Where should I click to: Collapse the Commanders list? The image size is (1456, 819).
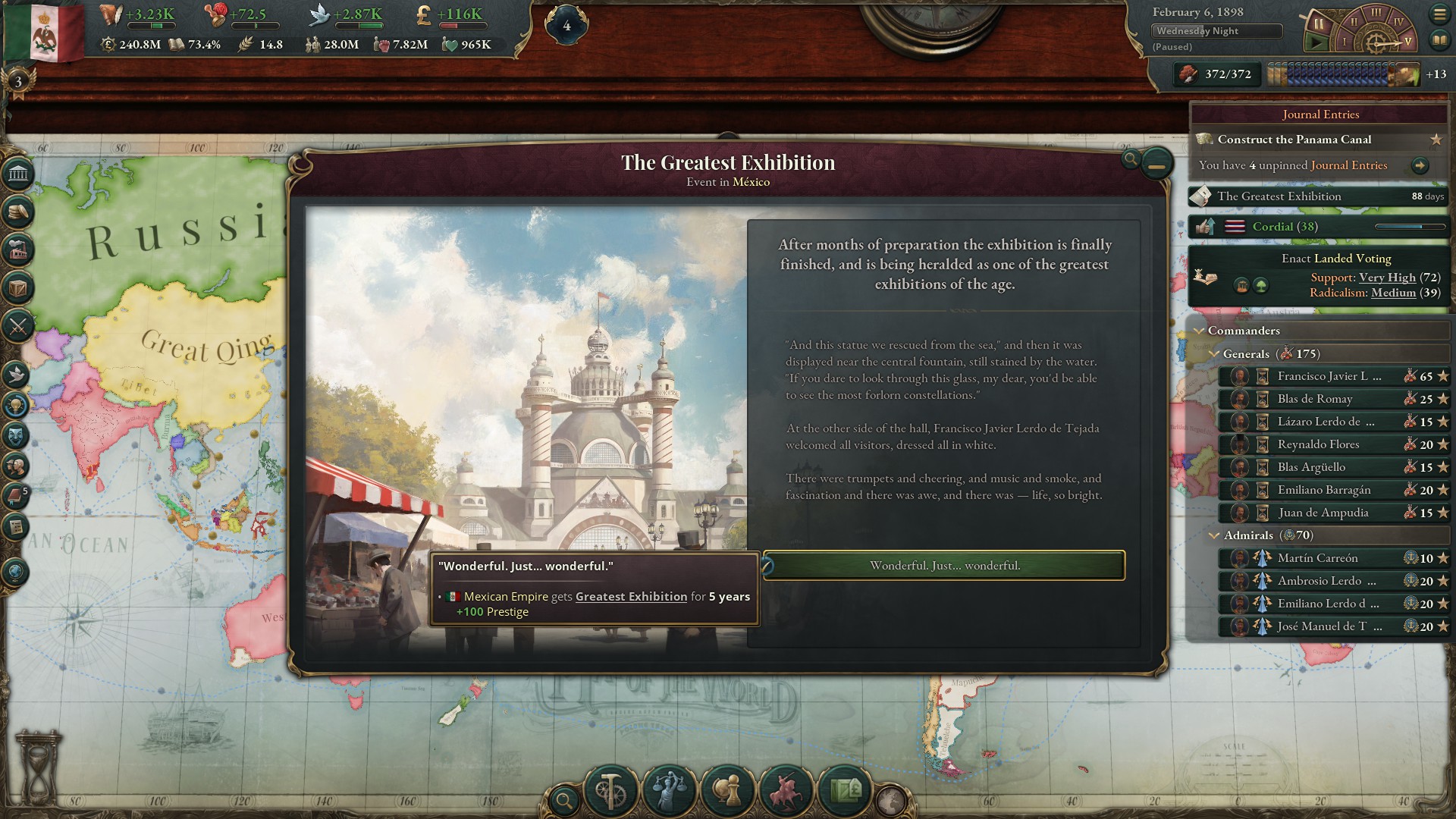1199,331
